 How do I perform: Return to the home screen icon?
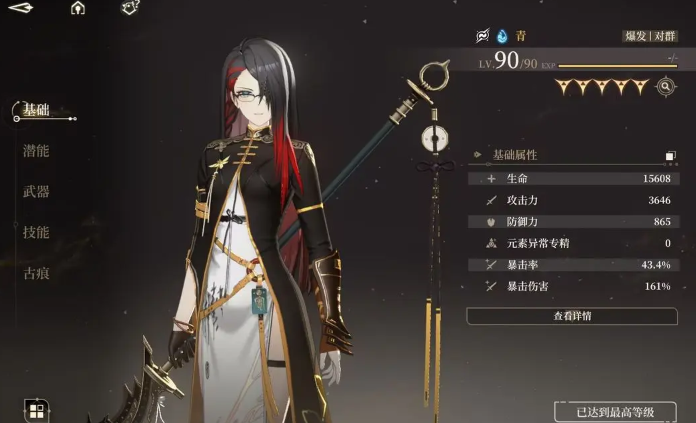point(78,9)
